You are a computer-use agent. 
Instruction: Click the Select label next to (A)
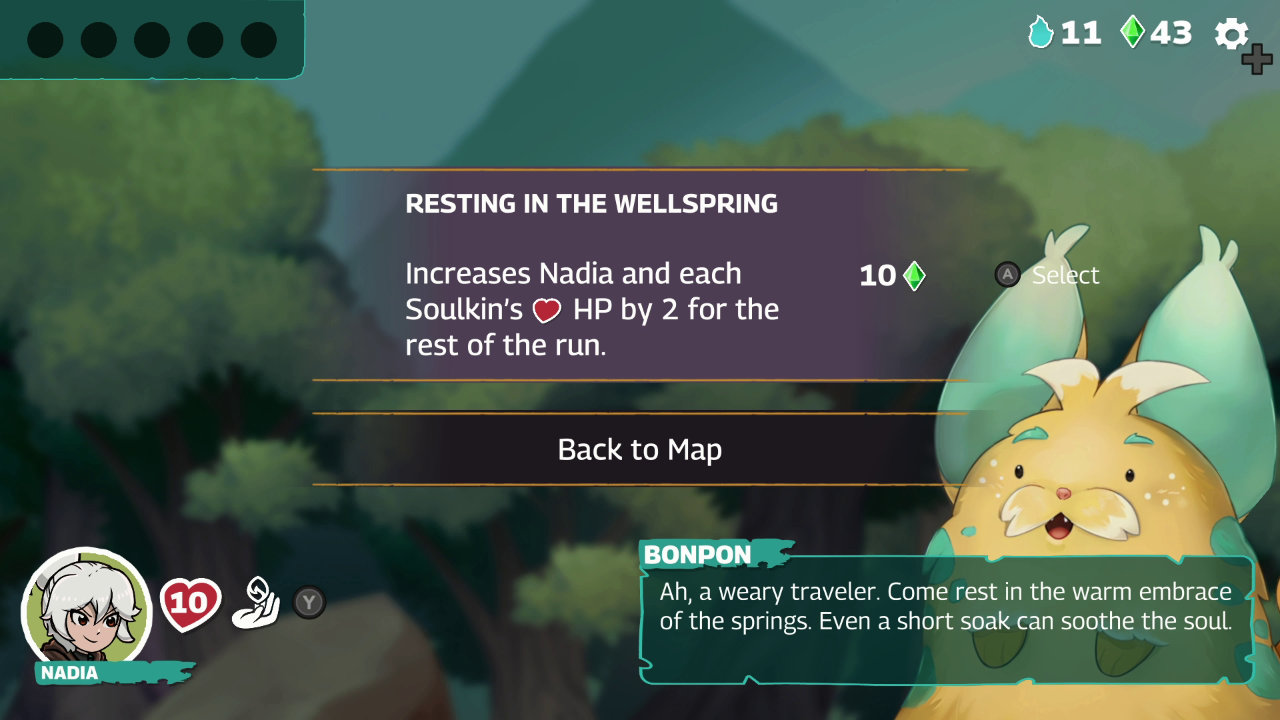click(1065, 275)
